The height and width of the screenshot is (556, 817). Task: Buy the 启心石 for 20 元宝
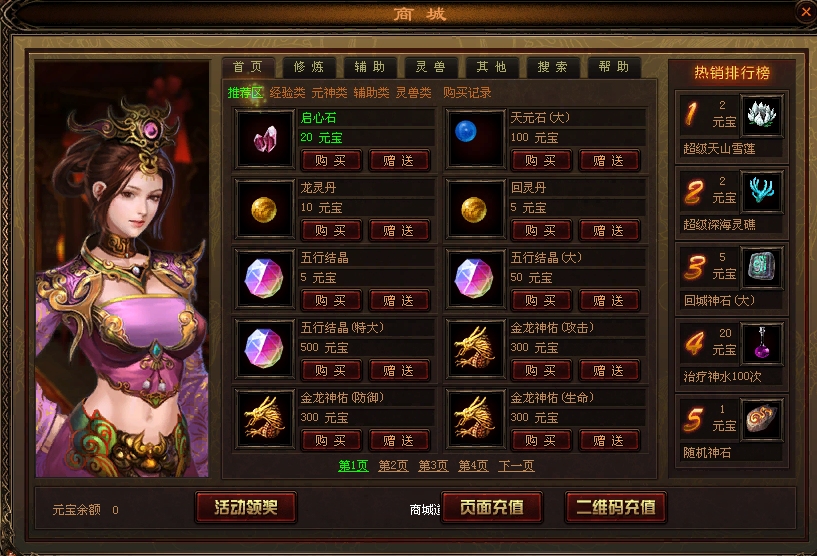click(x=330, y=160)
